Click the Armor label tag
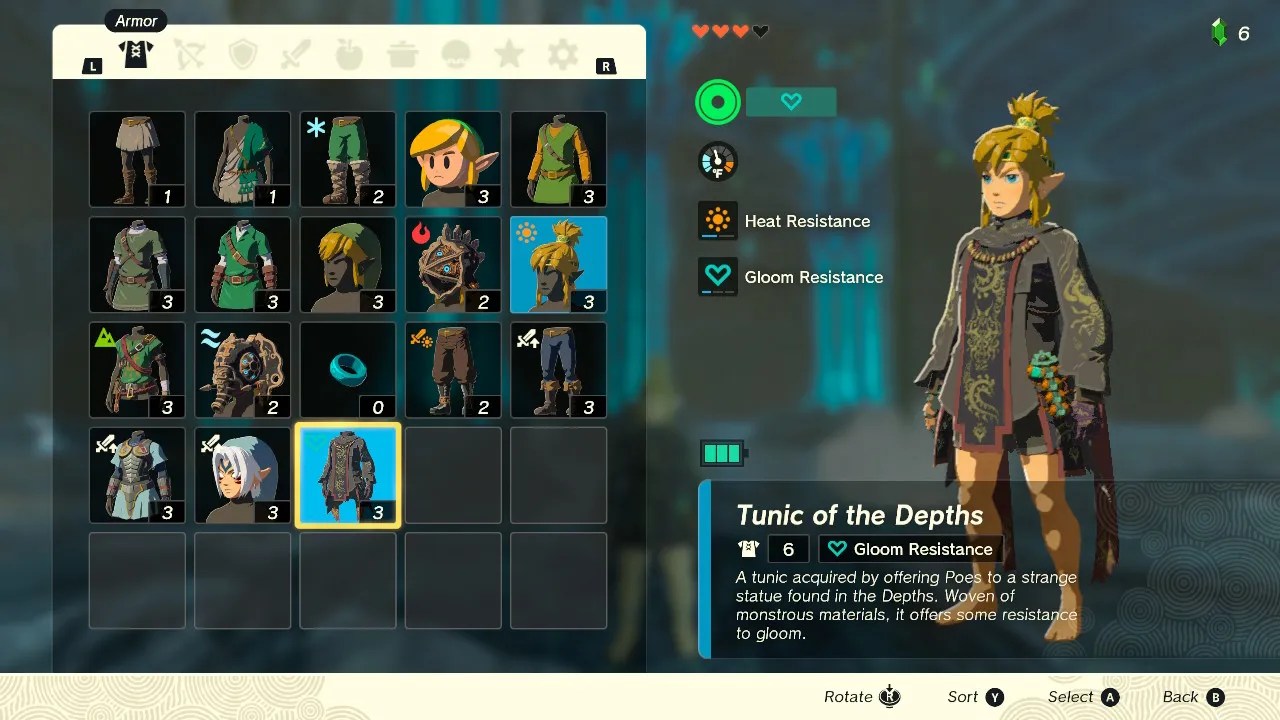 pos(135,20)
